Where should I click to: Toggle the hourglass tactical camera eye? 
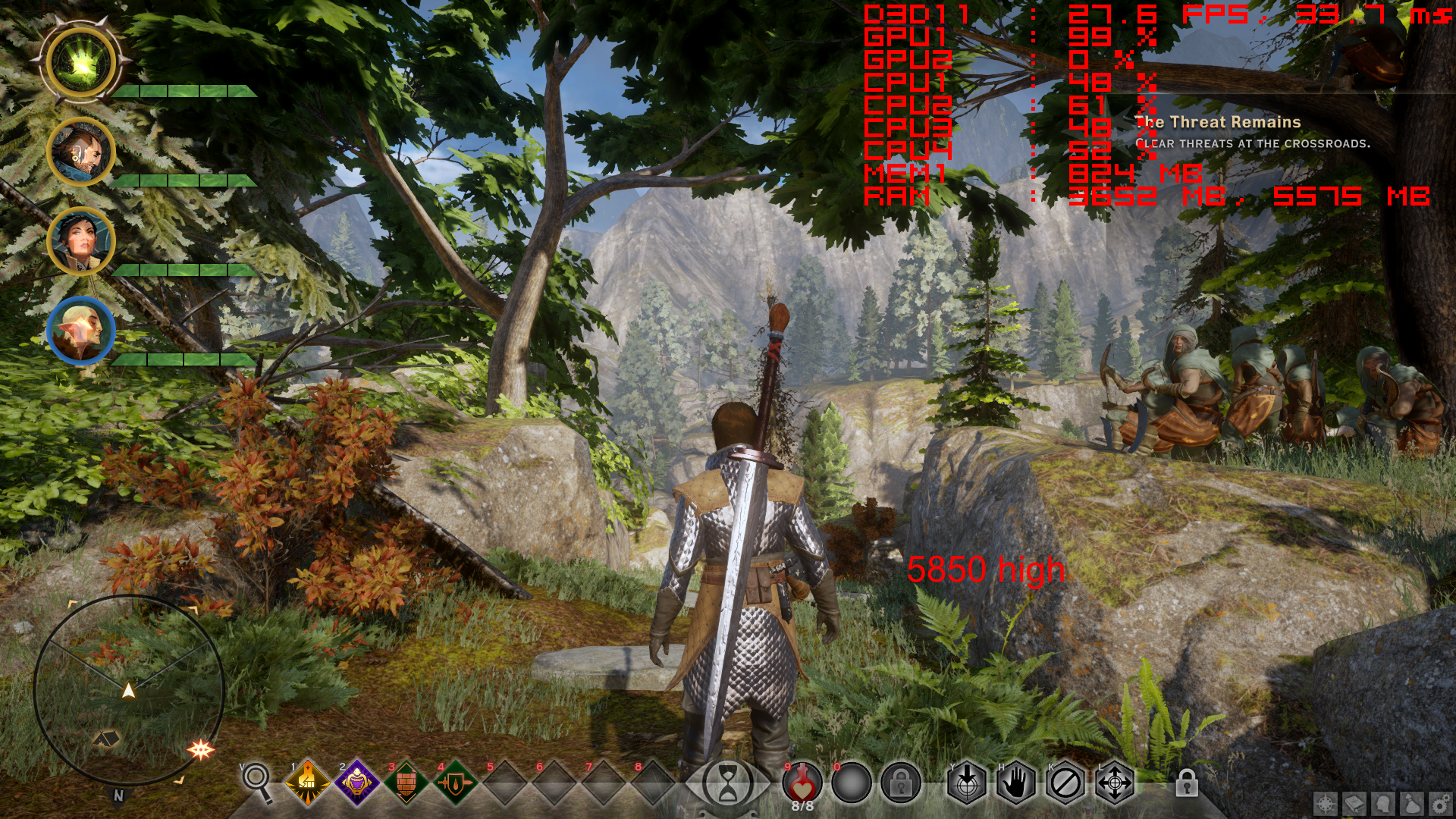click(x=727, y=783)
